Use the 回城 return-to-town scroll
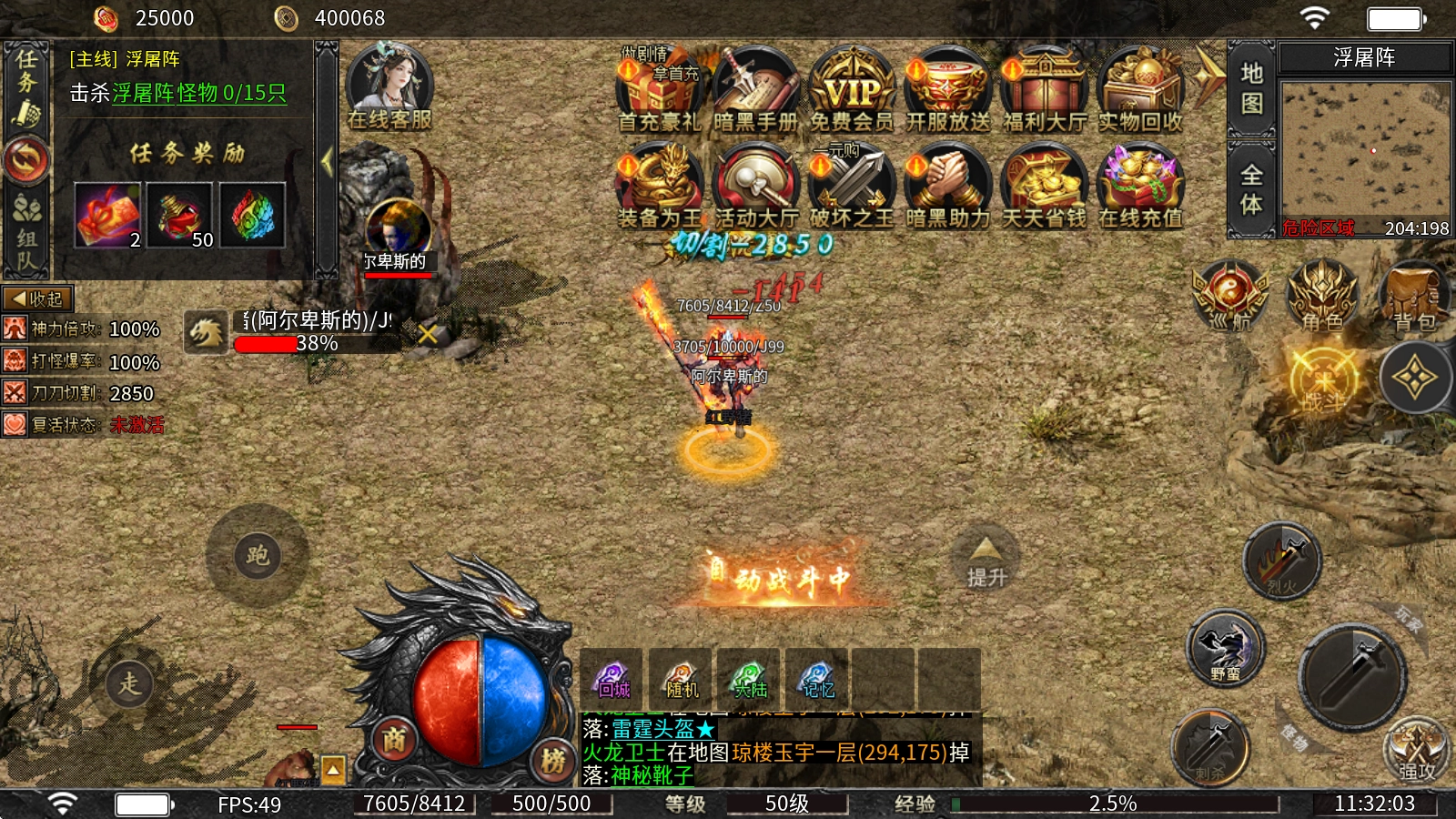This screenshot has width=1456, height=819. pos(612,679)
